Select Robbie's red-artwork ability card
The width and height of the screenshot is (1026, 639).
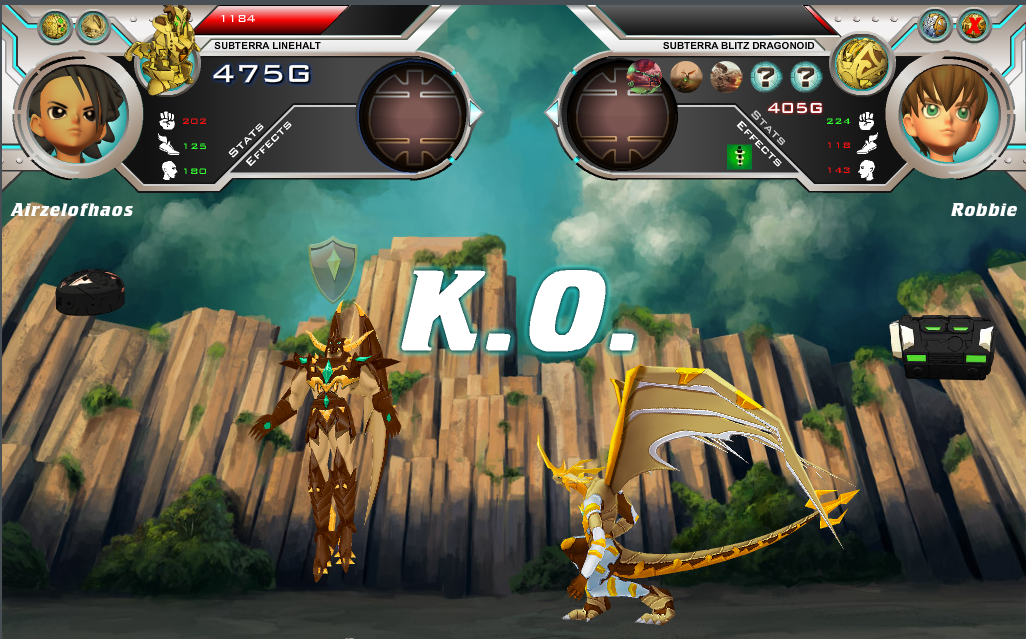(x=644, y=77)
